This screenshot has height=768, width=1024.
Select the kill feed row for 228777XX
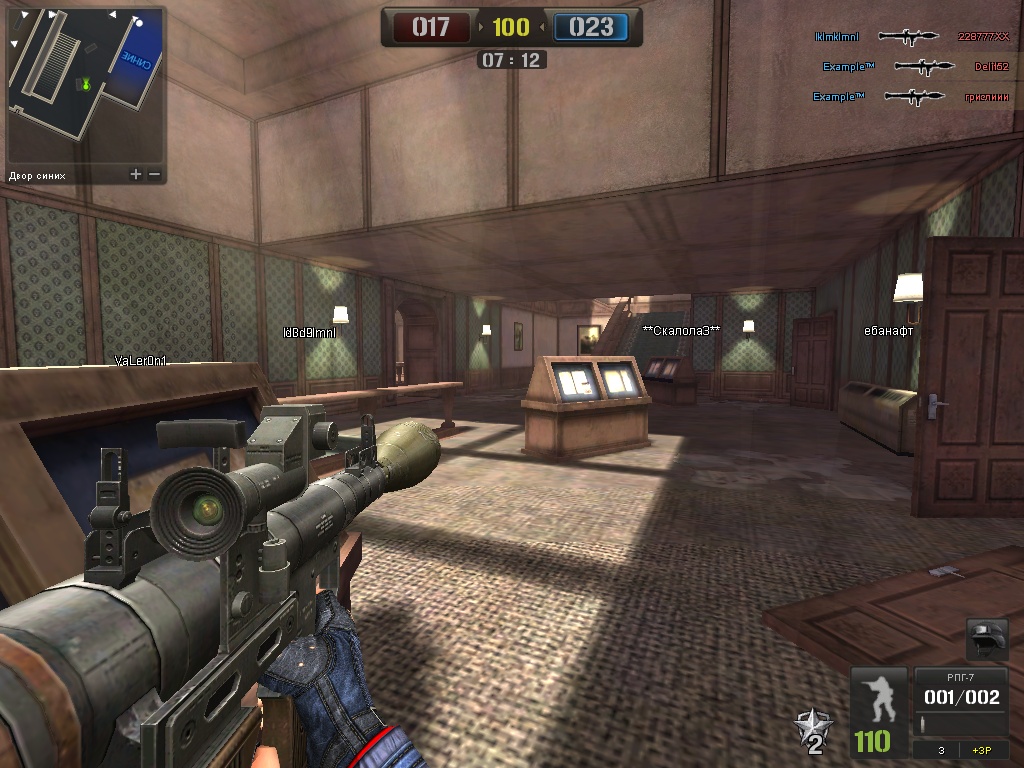click(x=912, y=37)
